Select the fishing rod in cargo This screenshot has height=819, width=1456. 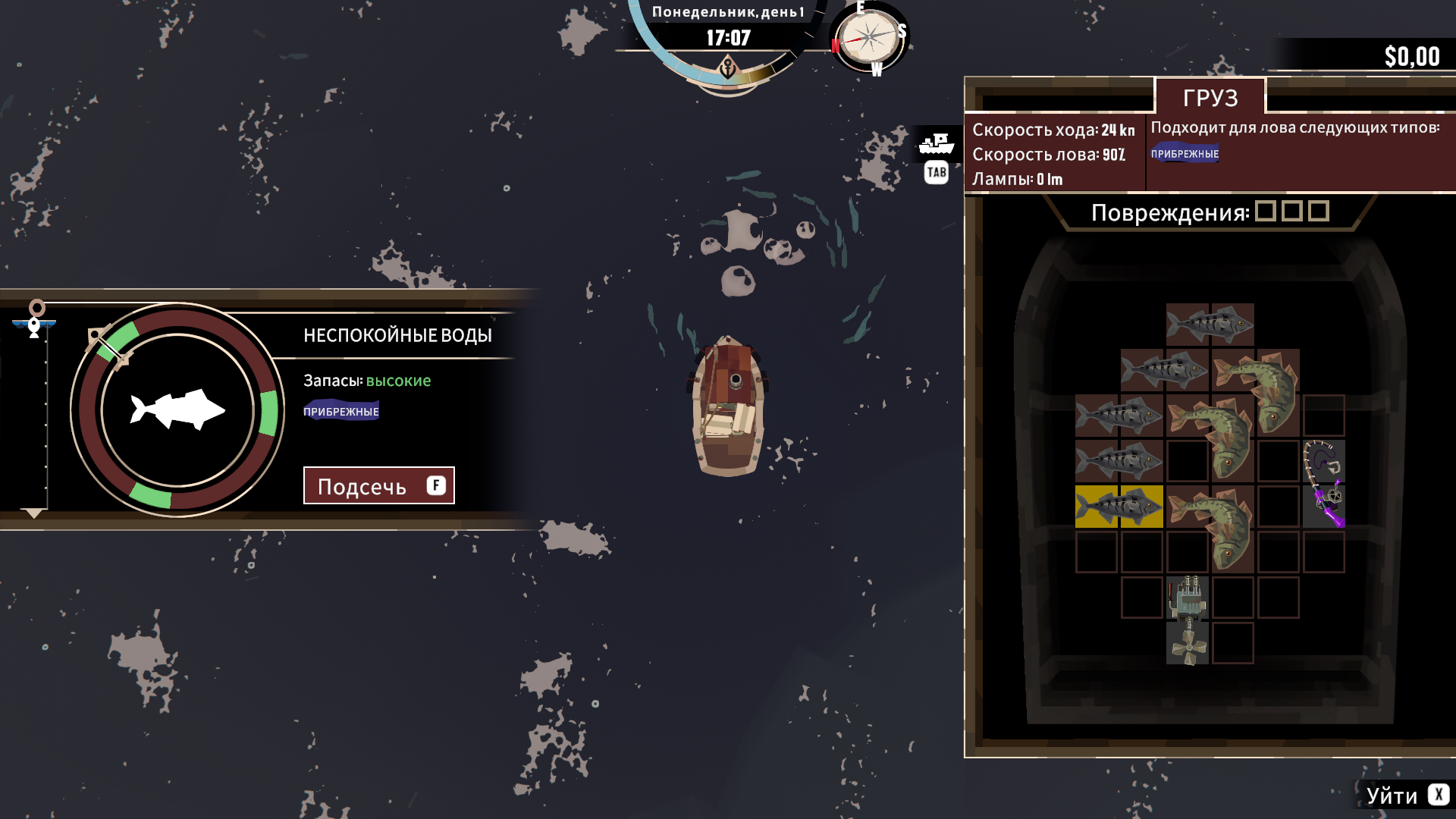(x=1324, y=483)
